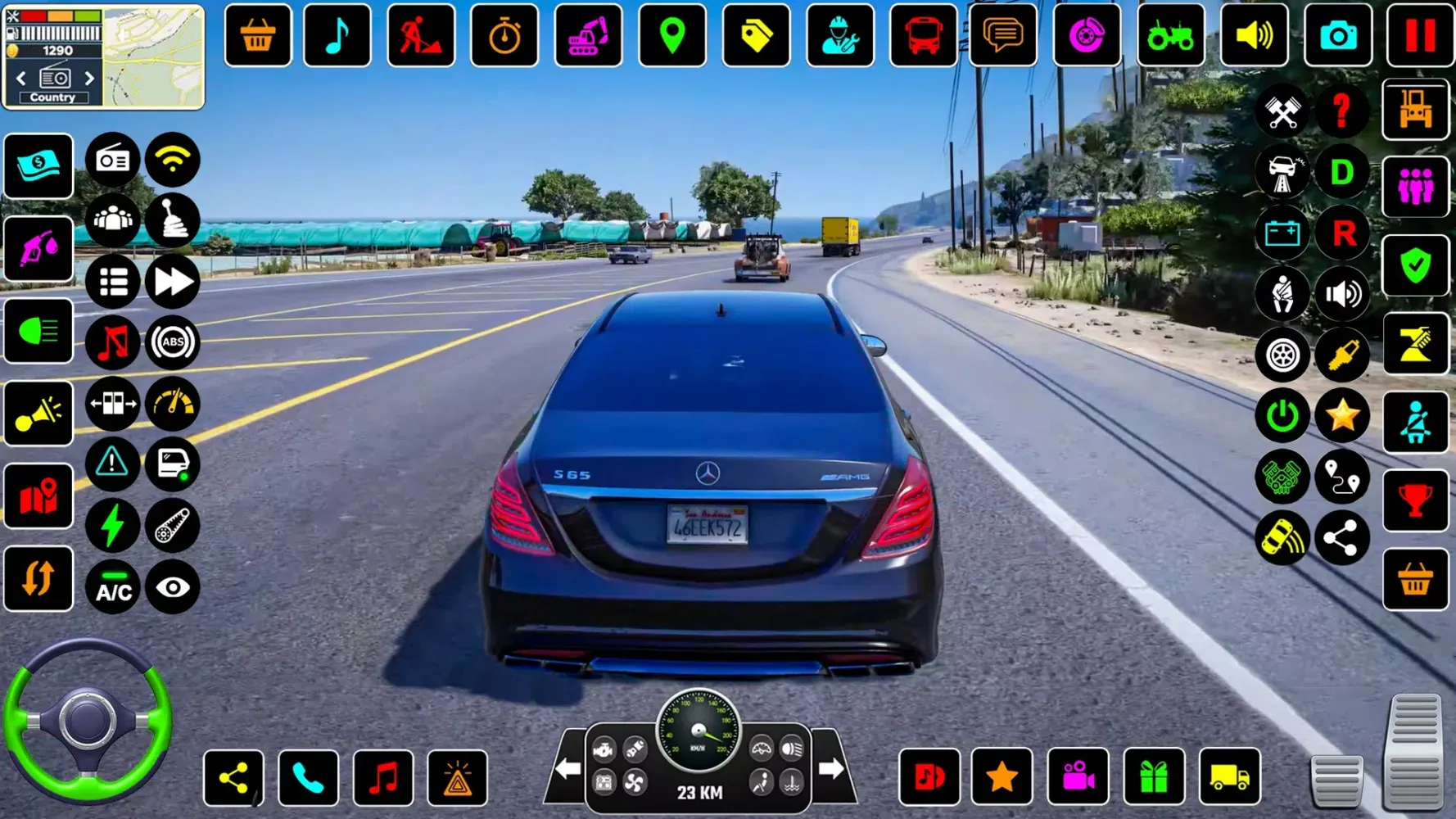Open the pink fuel pump icon
Image resolution: width=1456 pixels, height=819 pixels.
38,249
